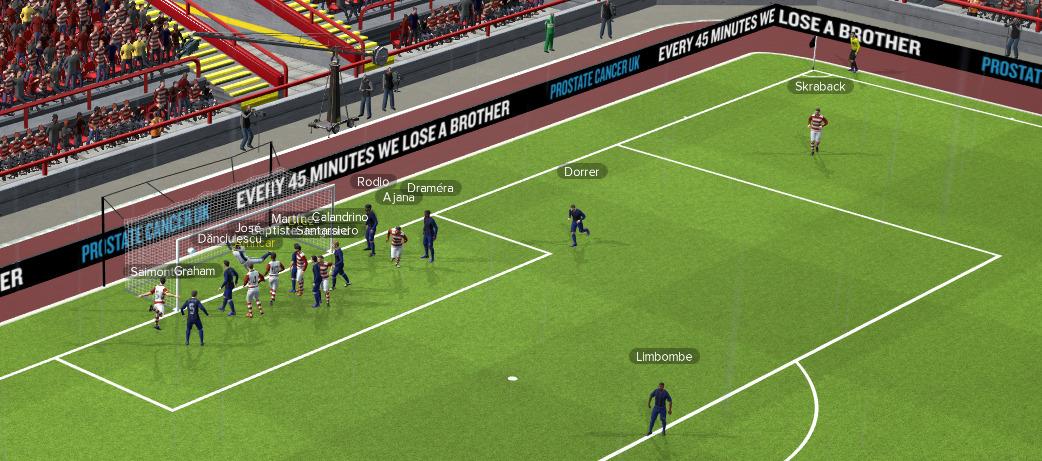Select the Skraback player name label
Screen dimensions: 1042x461
tap(820, 87)
